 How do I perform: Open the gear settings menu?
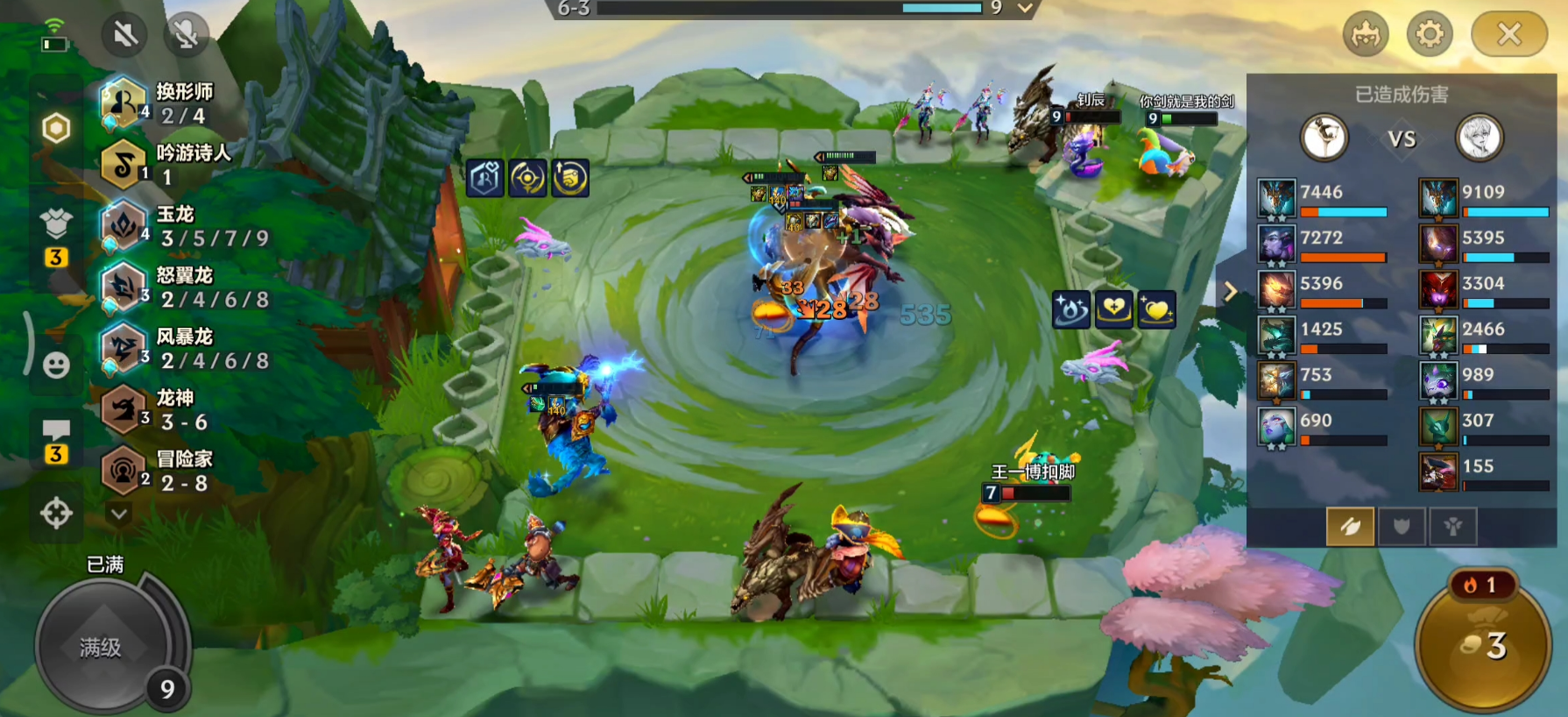point(1430,35)
